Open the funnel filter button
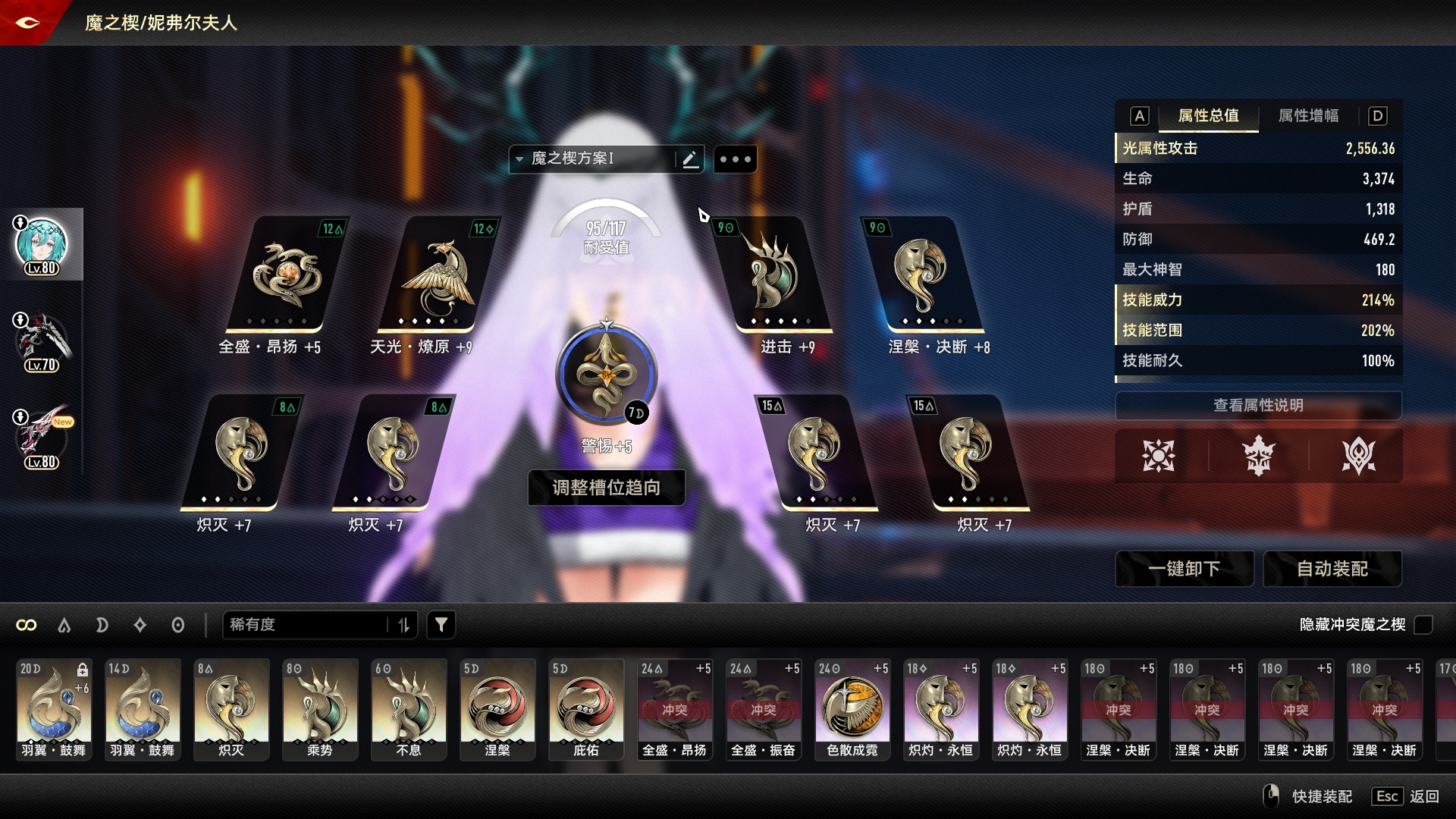This screenshot has width=1456, height=819. pyautogui.click(x=441, y=625)
